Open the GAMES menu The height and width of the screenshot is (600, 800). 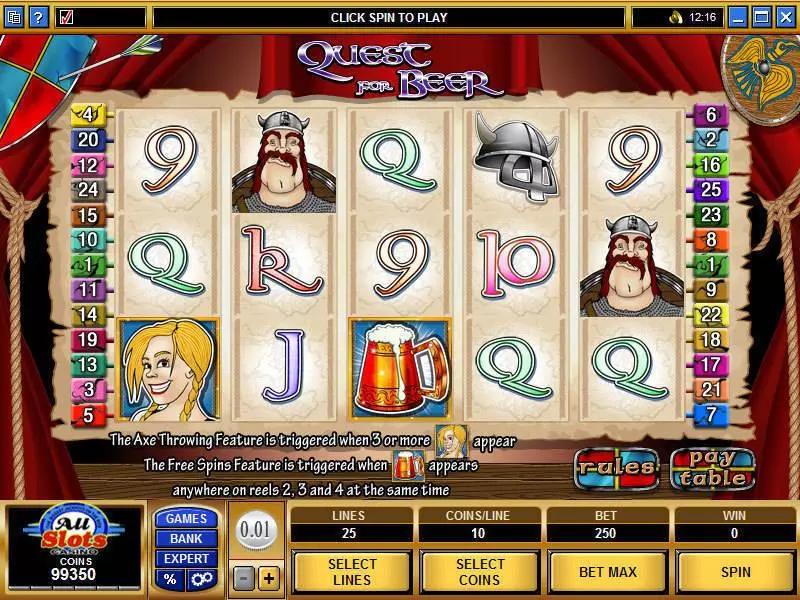pyautogui.click(x=186, y=518)
